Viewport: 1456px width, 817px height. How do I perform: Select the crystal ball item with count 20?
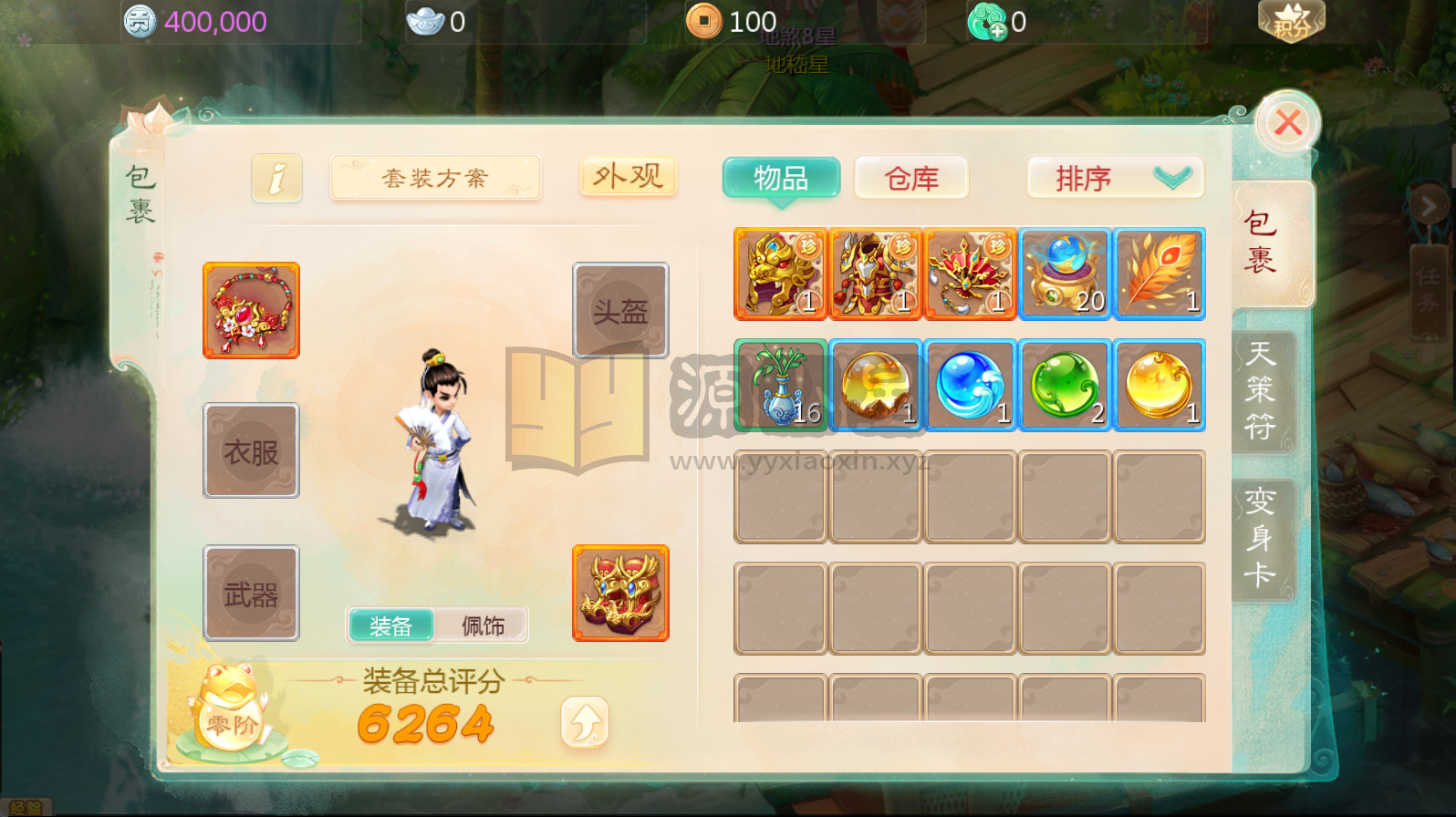[x=1065, y=274]
